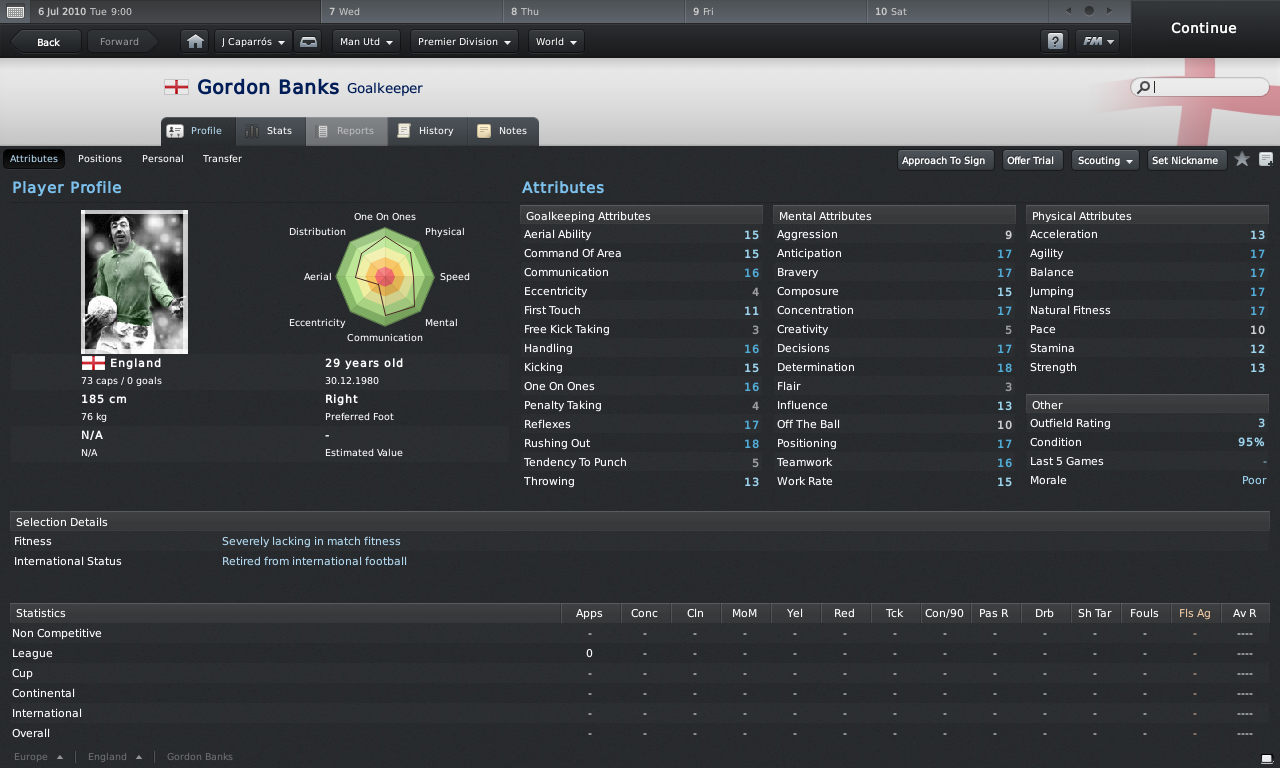Open the FM menu dropdown
Viewport: 1280px width, 768px height.
tap(1097, 42)
